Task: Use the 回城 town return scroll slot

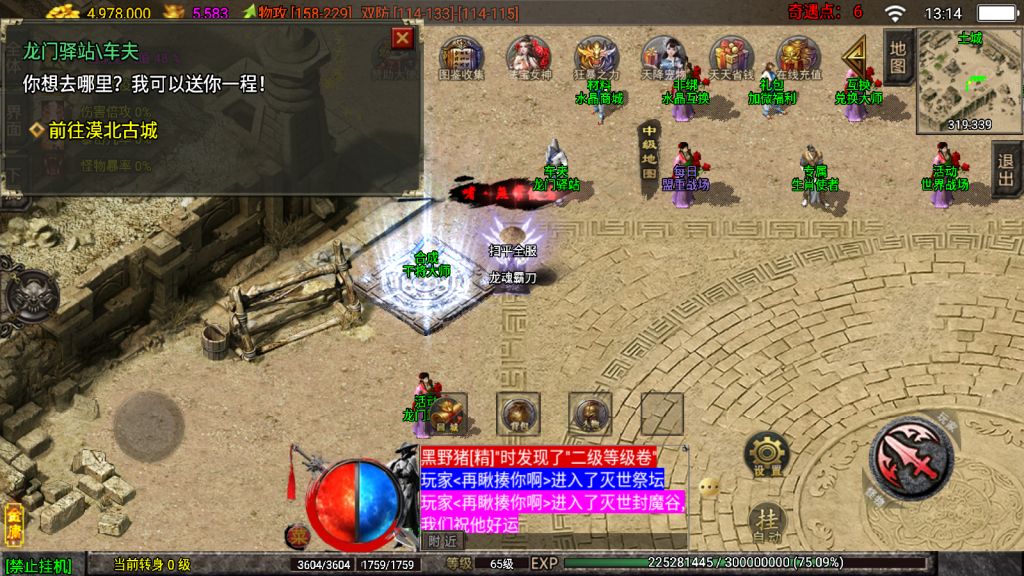Action: click(x=446, y=413)
